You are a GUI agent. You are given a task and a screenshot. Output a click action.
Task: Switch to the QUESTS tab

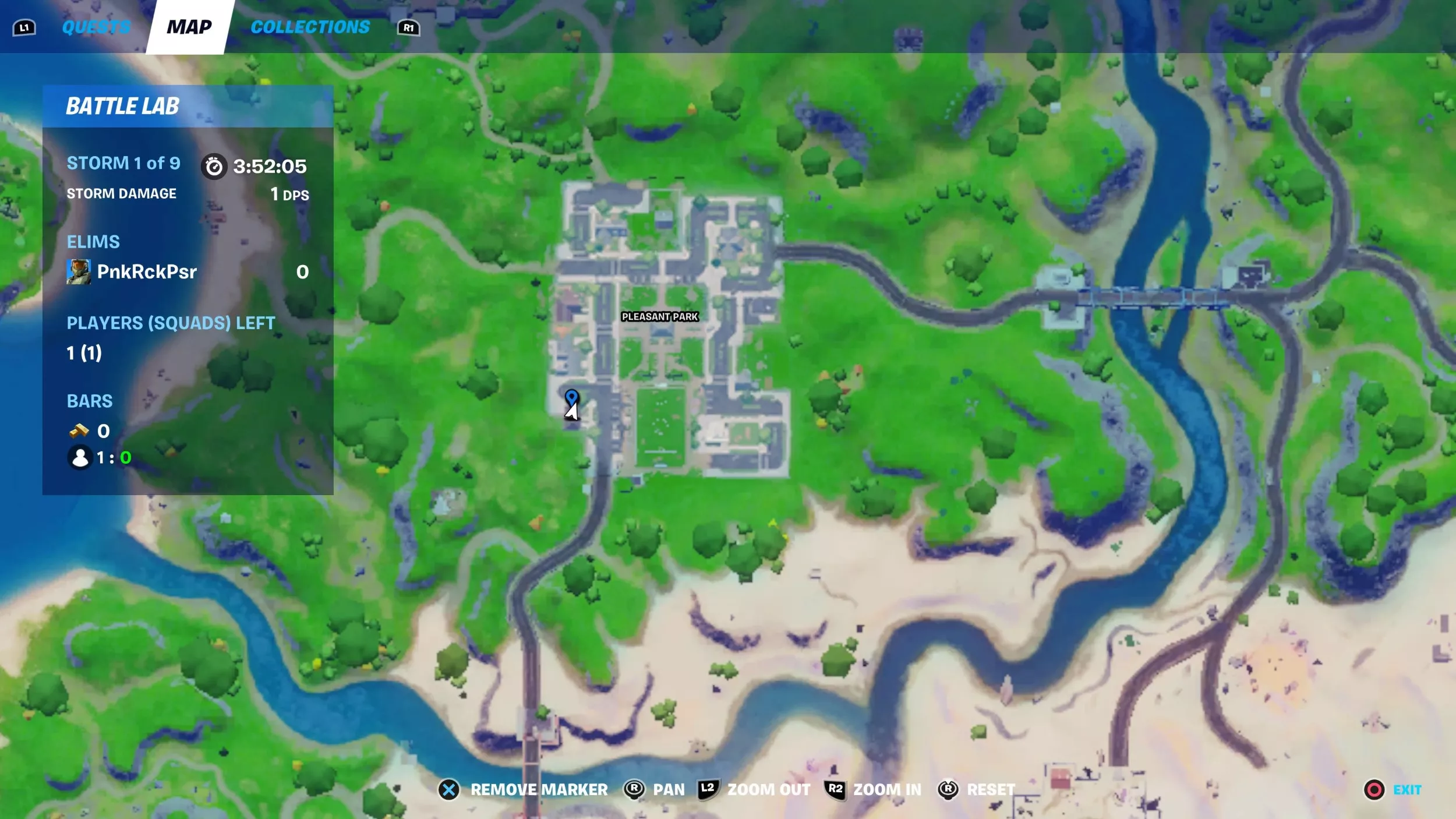(97, 26)
